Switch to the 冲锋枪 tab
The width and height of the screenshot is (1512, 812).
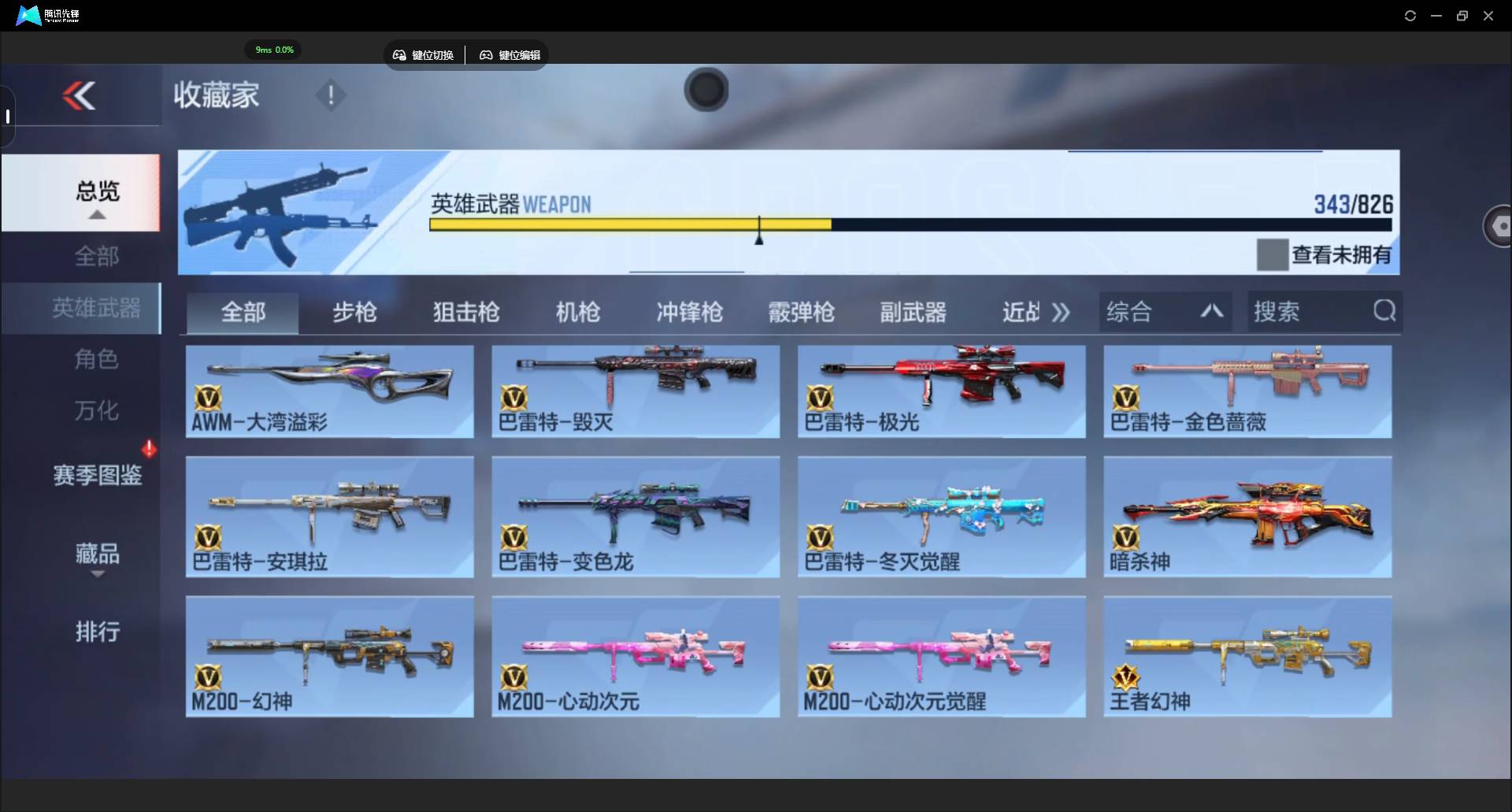pos(689,313)
